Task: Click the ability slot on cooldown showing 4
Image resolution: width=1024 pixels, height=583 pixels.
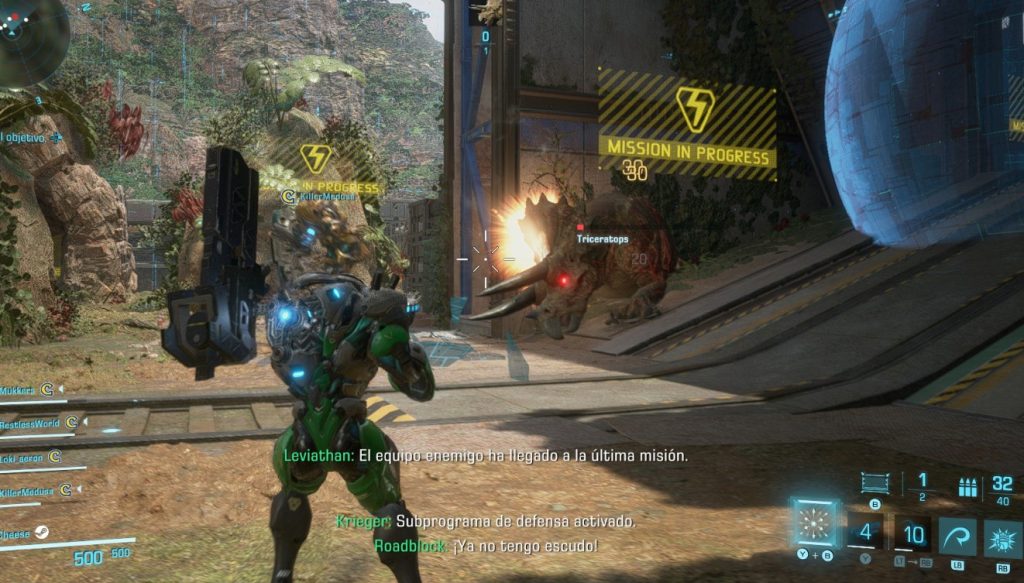Action: (866, 534)
